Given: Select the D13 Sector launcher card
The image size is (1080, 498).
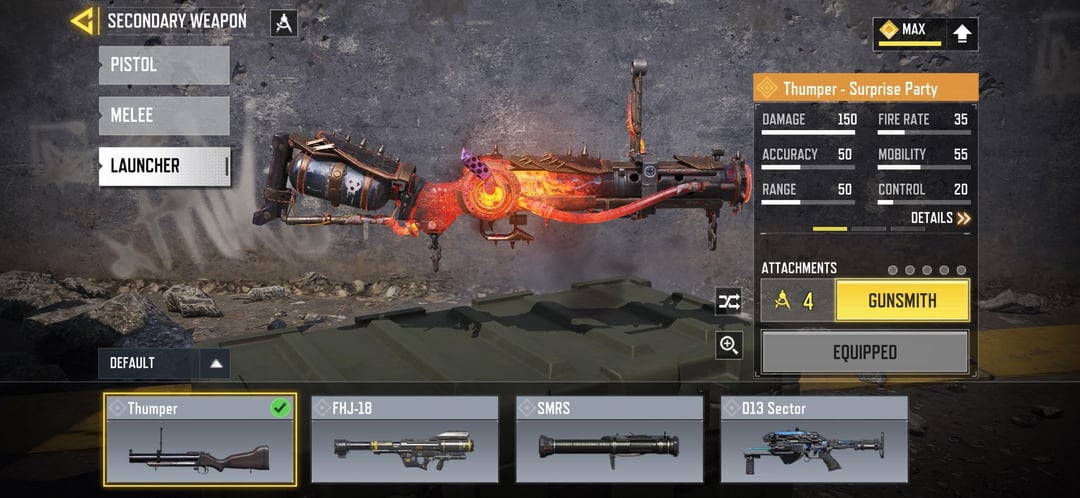Looking at the screenshot, I should tap(814, 440).
